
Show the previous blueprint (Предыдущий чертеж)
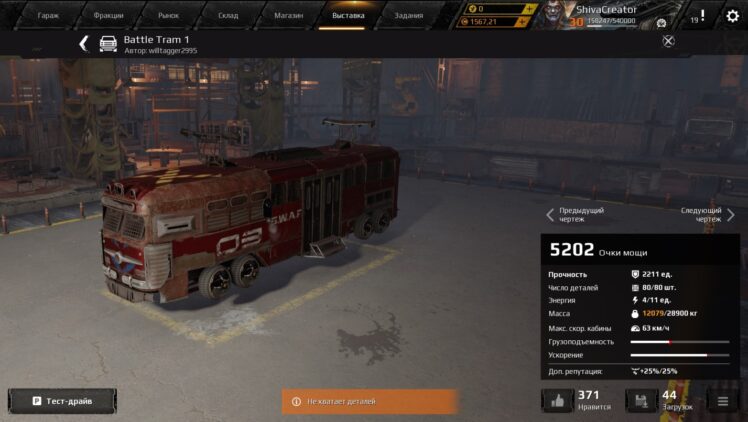click(x=575, y=214)
